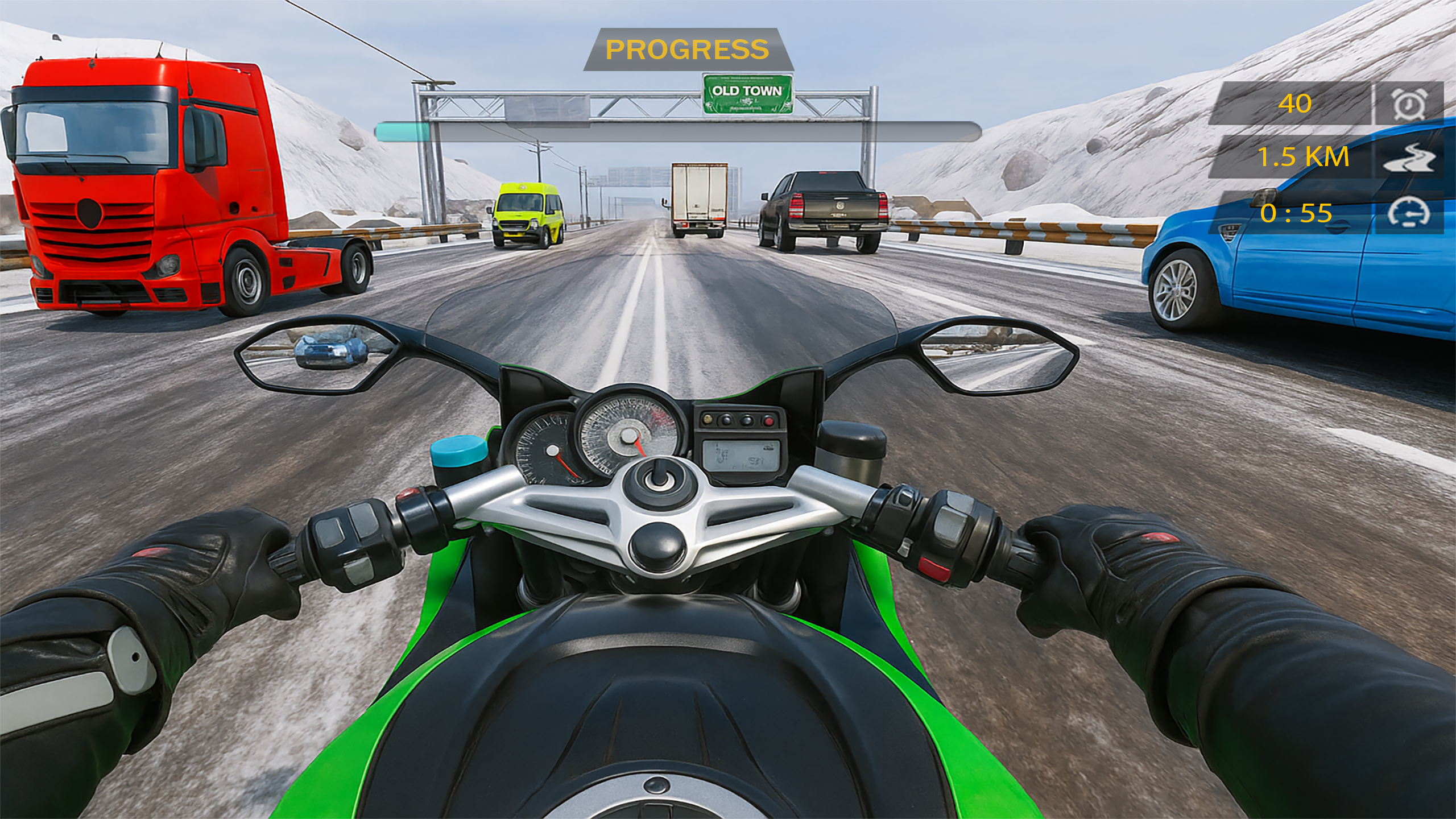Tap the speedometer gauge icon
1456x819 pixels.
[x=1409, y=213]
